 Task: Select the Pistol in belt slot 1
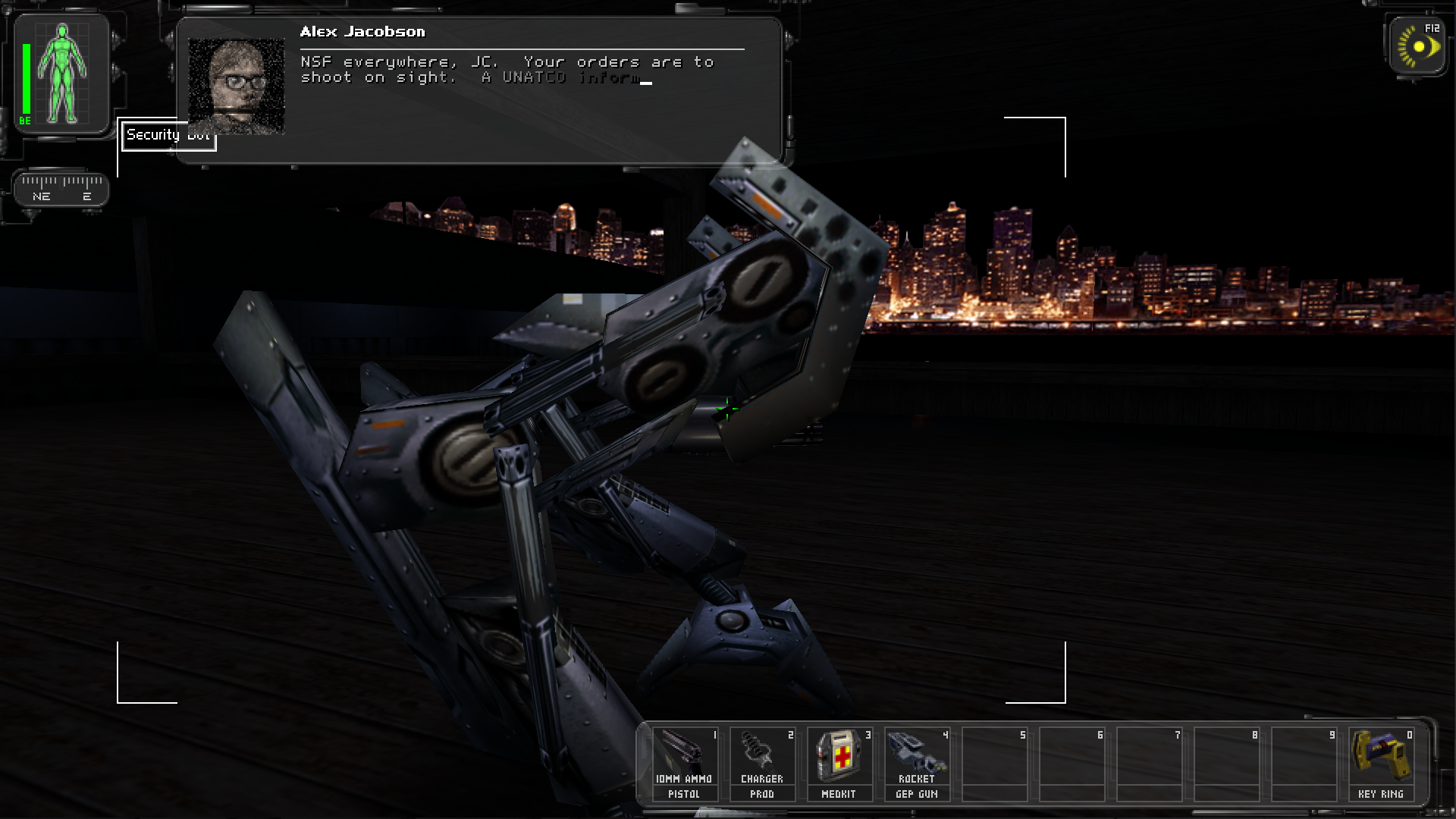tap(685, 763)
